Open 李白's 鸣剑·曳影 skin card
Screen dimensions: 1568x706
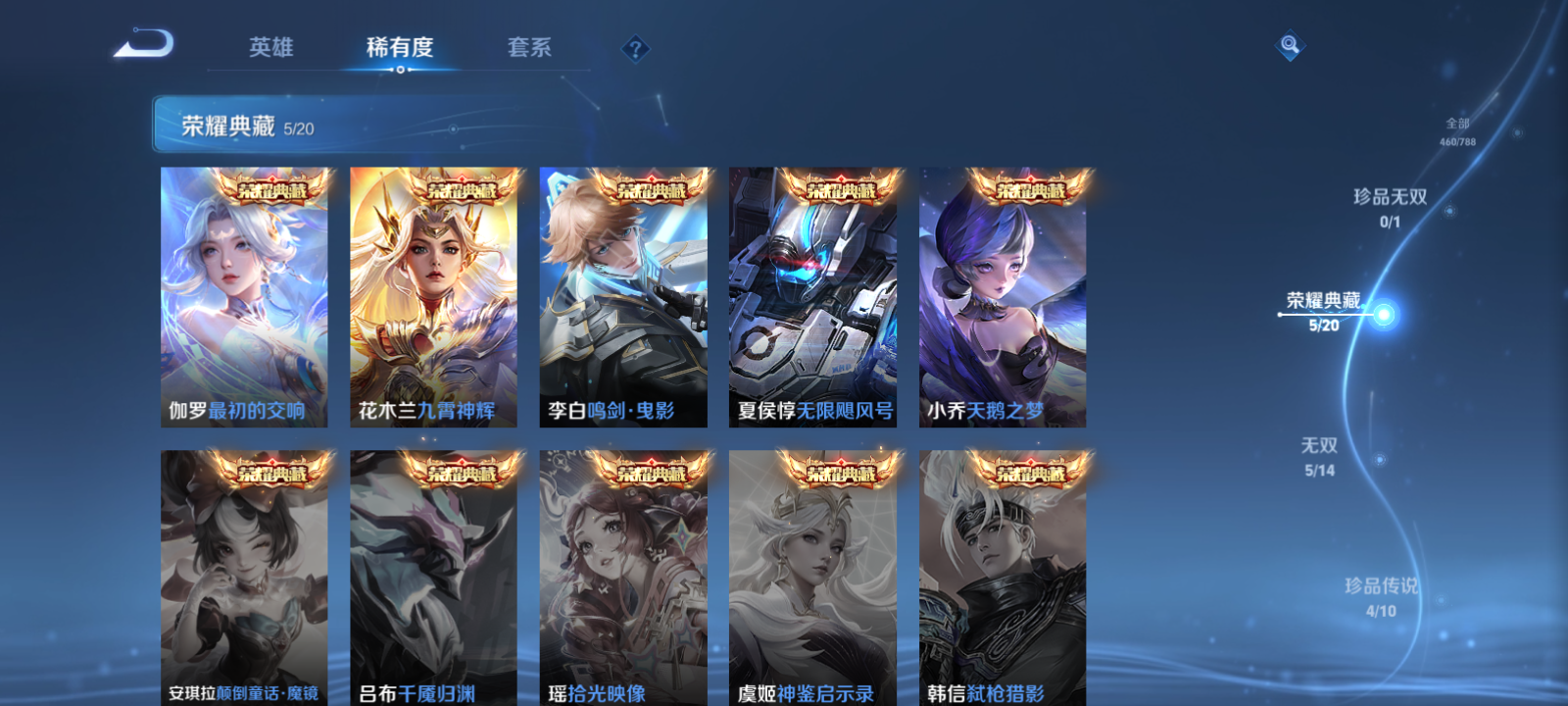624,294
